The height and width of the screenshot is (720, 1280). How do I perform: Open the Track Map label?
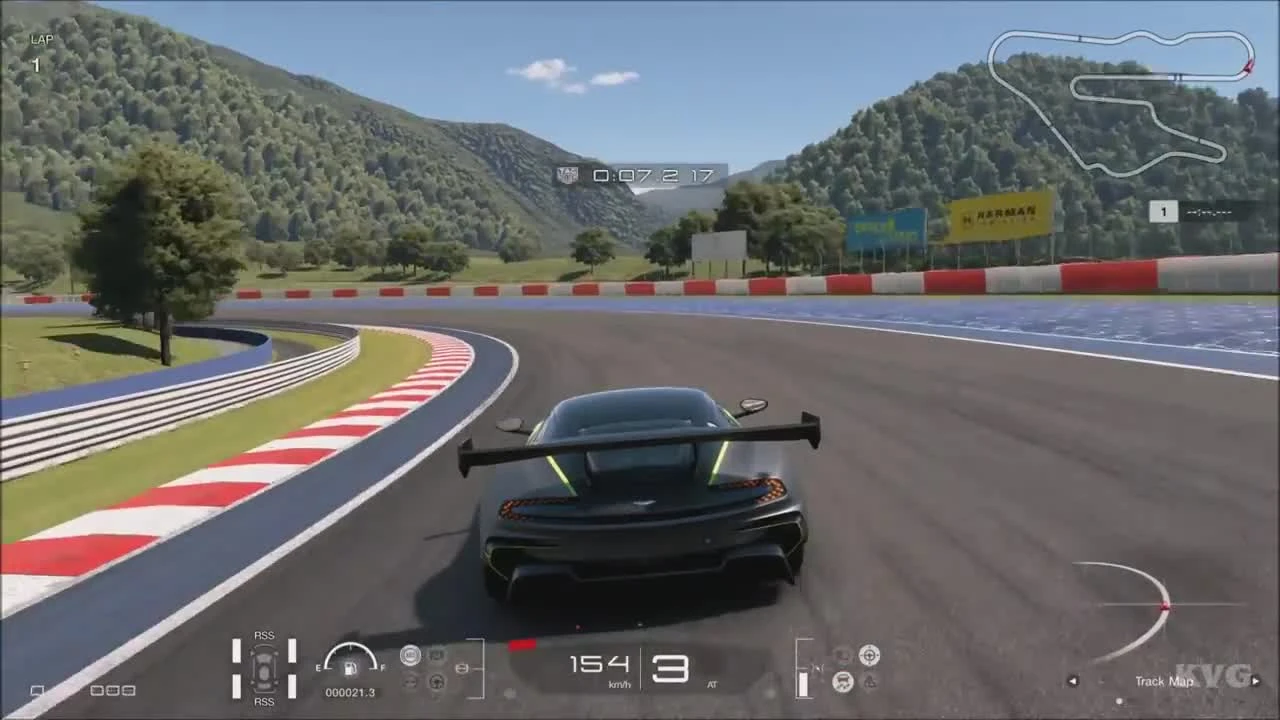pos(1163,682)
